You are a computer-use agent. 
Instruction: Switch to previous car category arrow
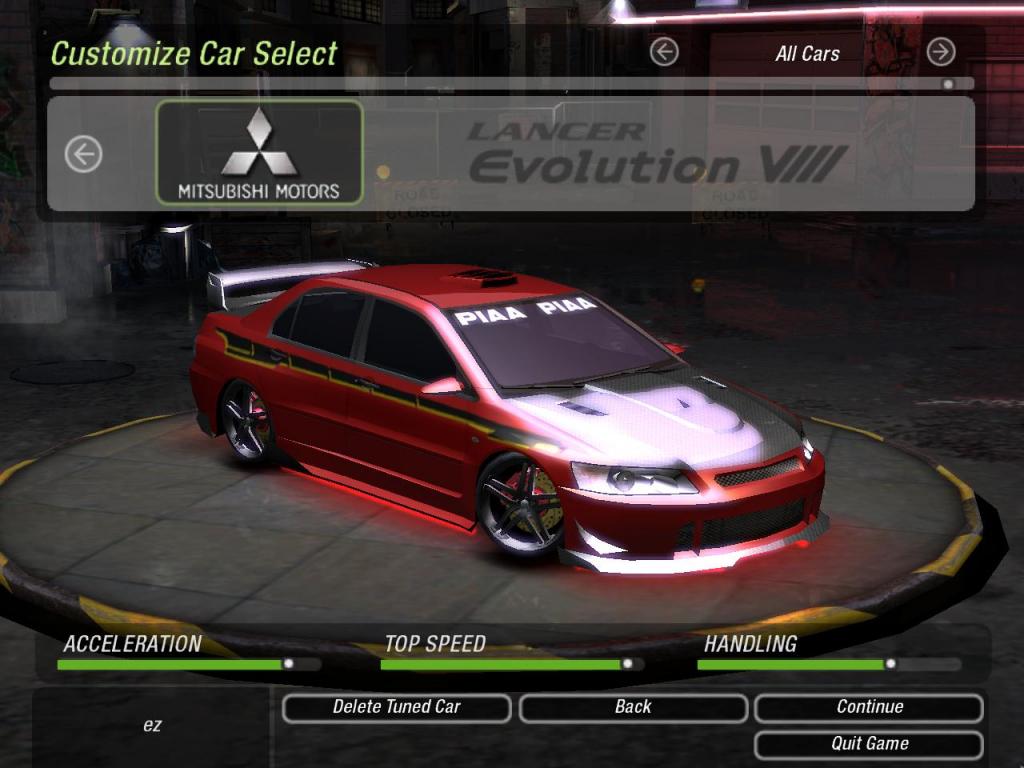tap(664, 52)
